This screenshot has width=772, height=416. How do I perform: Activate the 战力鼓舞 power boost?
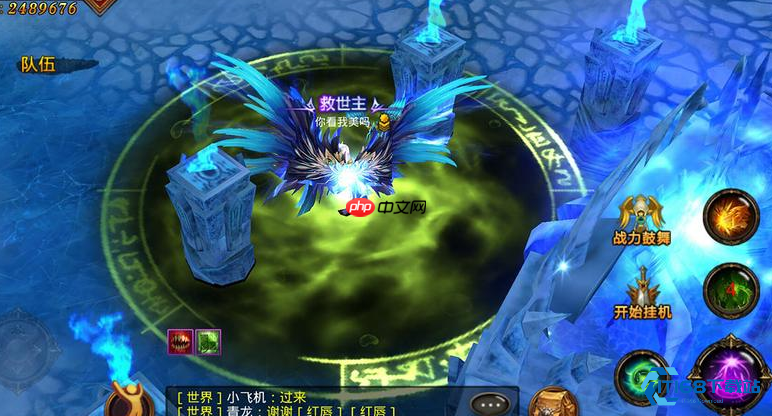[642, 221]
